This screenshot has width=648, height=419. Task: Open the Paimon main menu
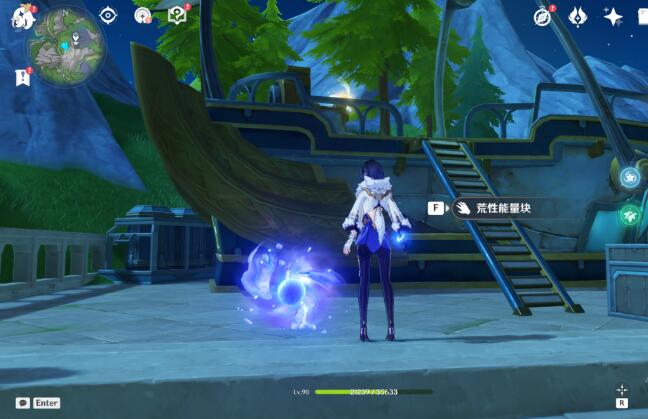tap(22, 17)
